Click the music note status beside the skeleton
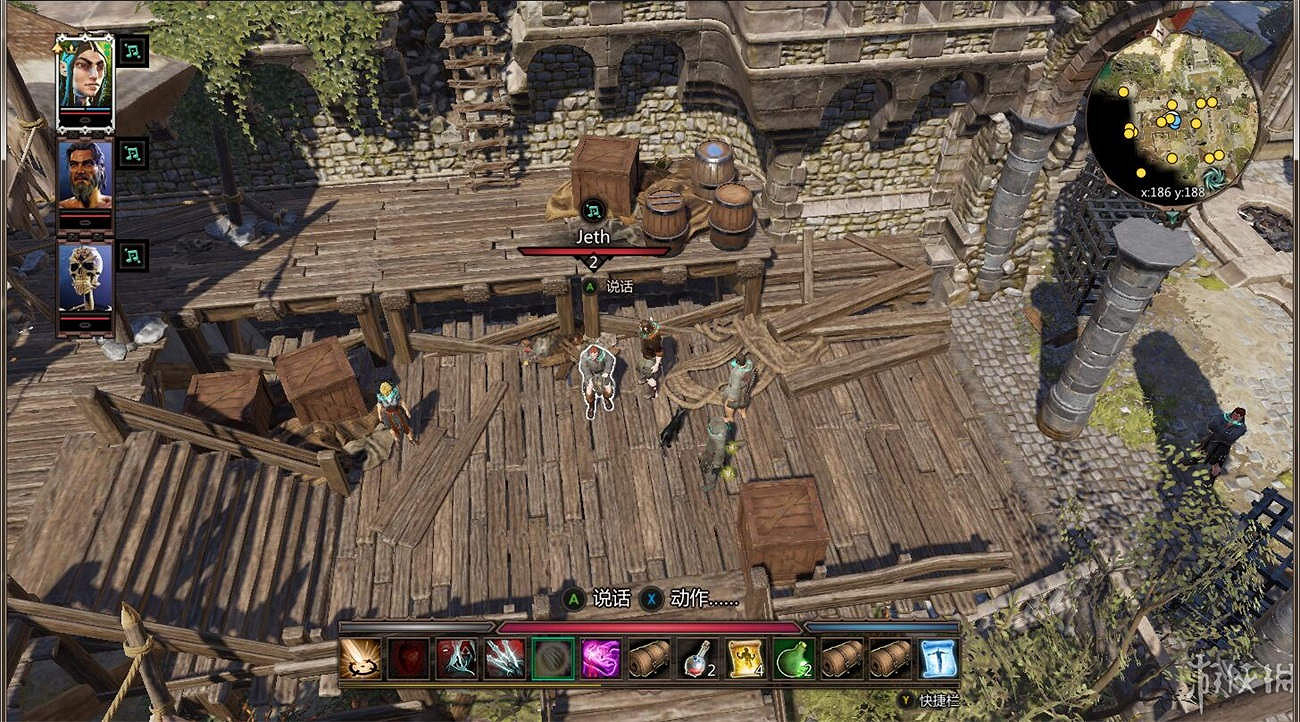The height and width of the screenshot is (722, 1300). pyautogui.click(x=132, y=255)
